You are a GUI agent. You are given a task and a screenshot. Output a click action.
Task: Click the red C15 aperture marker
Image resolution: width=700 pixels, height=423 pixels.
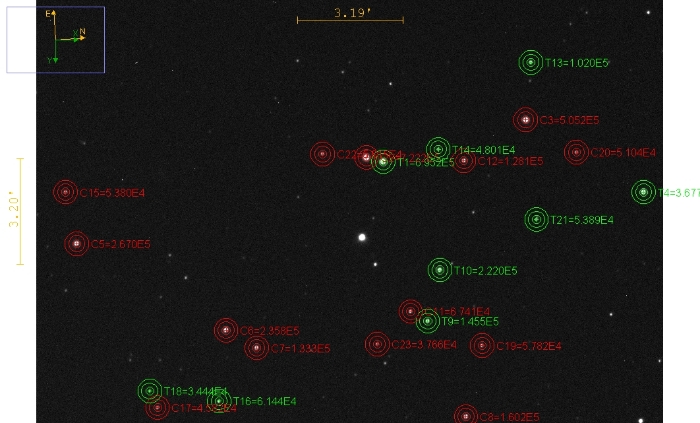click(x=65, y=192)
